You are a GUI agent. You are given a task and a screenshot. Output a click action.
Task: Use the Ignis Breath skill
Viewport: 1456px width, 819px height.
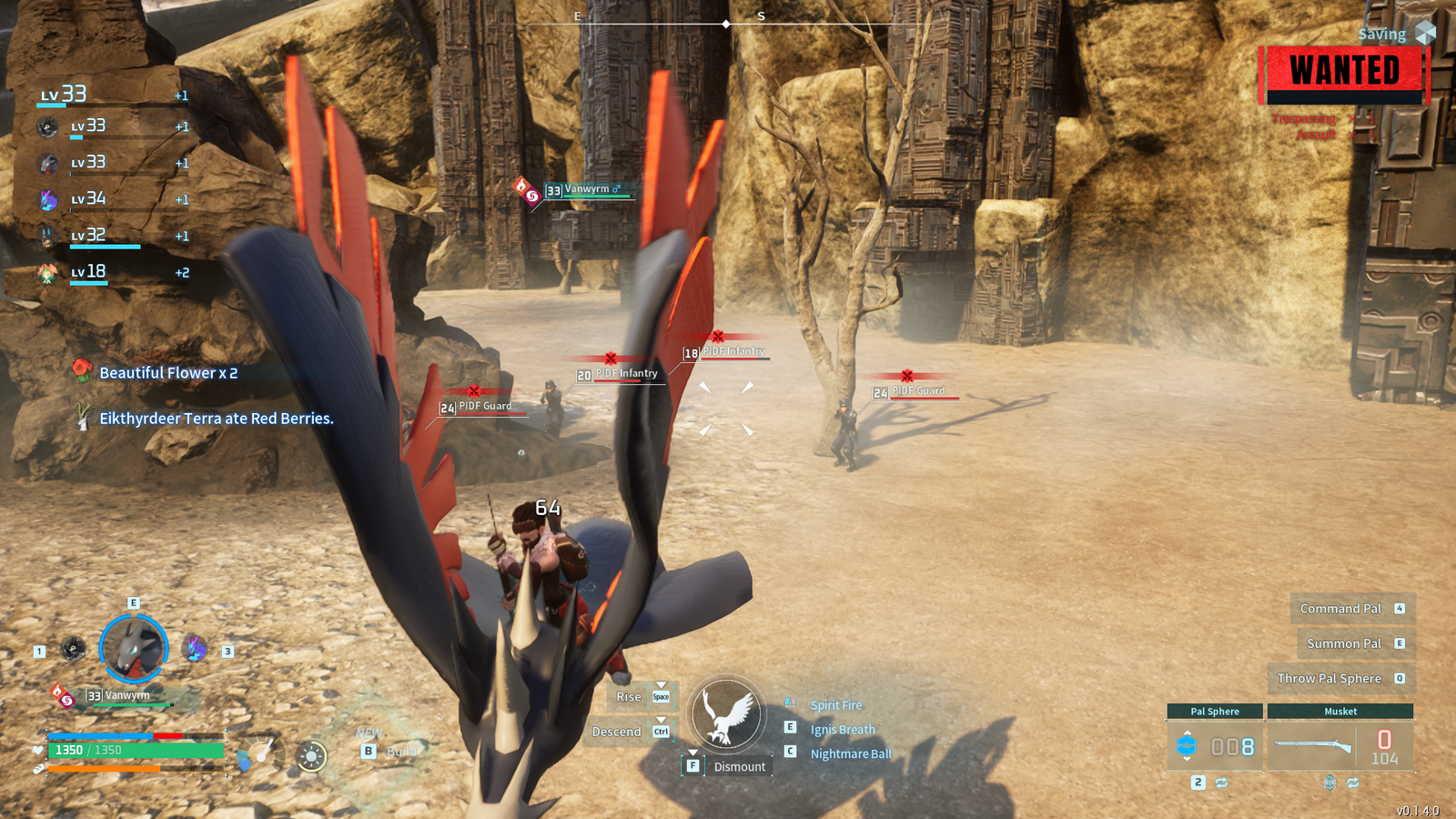pos(842,730)
